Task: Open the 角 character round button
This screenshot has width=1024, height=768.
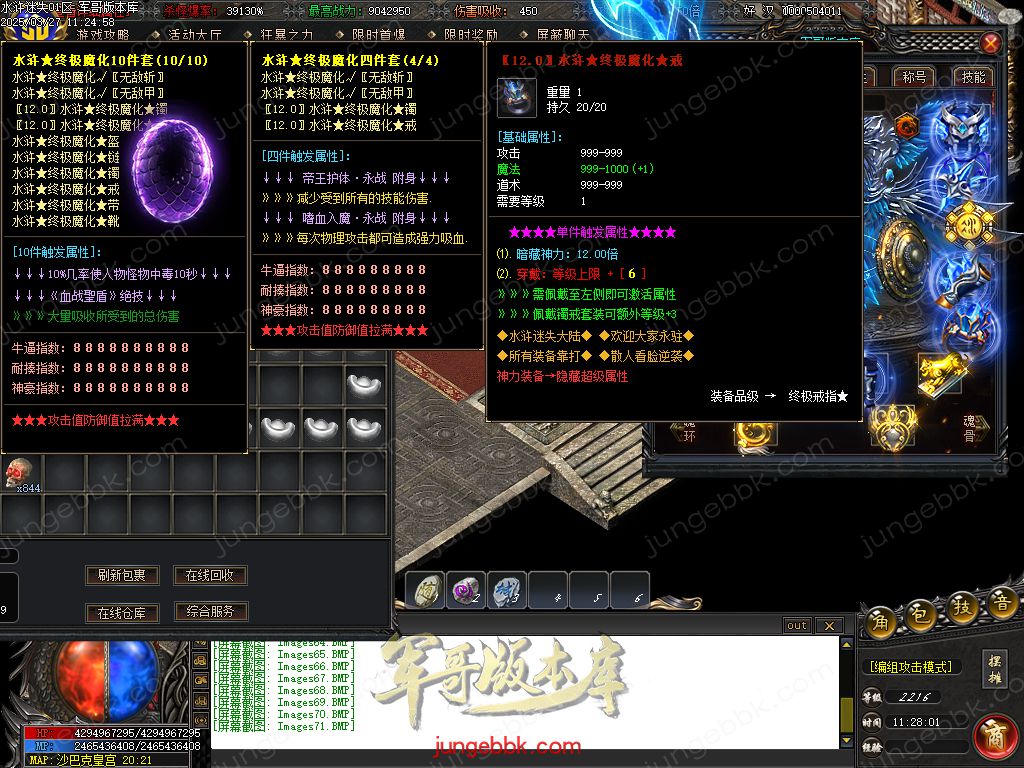Action: coord(881,620)
